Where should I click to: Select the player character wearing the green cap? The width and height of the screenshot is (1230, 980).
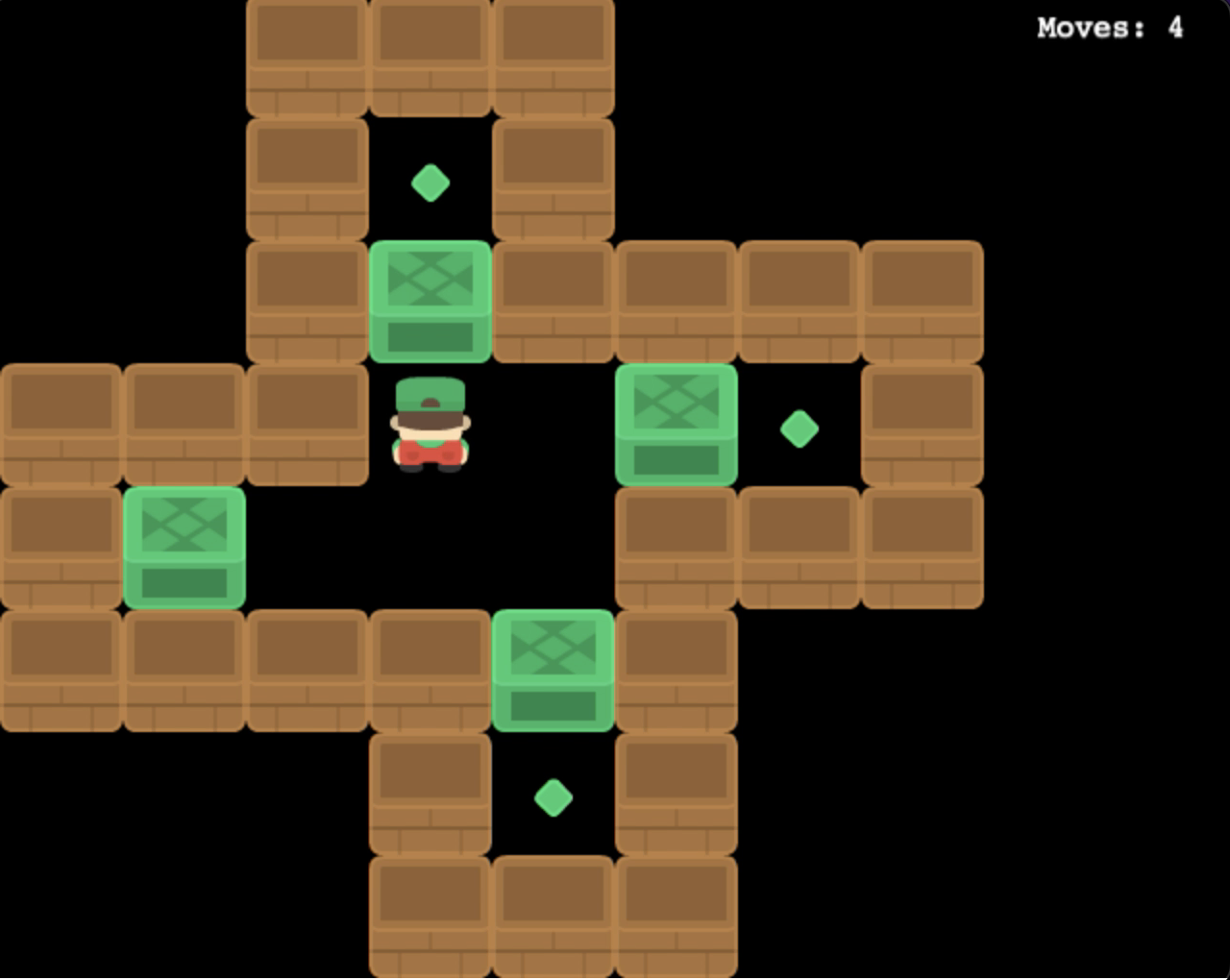430,428
